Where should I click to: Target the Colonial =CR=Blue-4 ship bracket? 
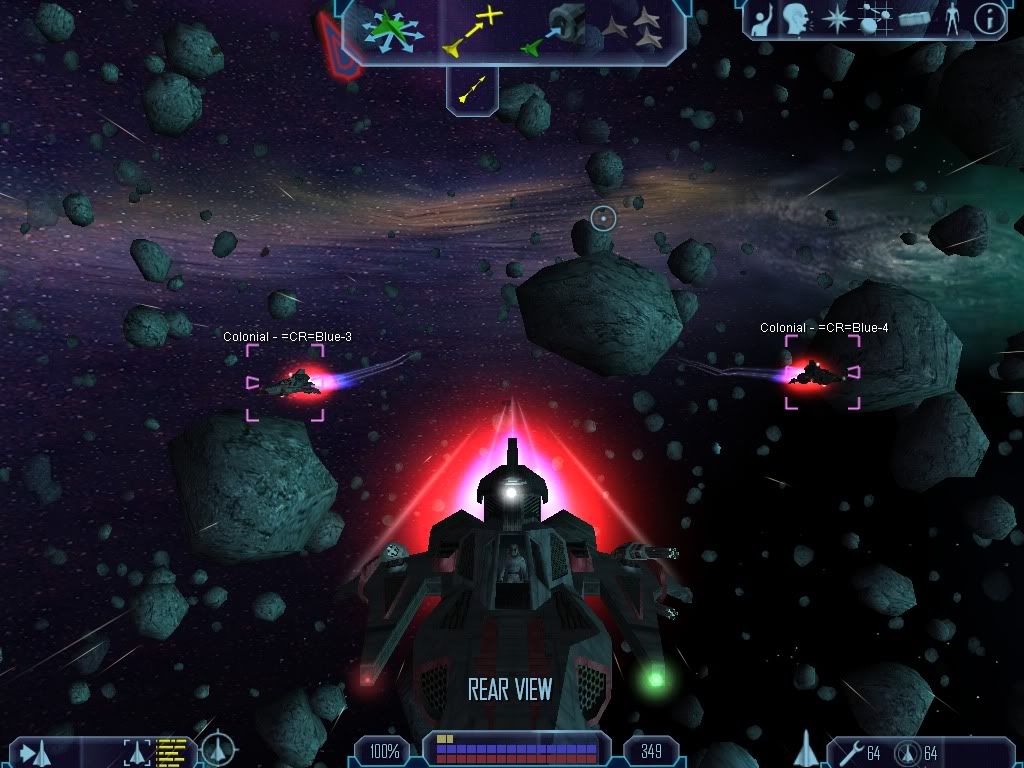tap(822, 372)
